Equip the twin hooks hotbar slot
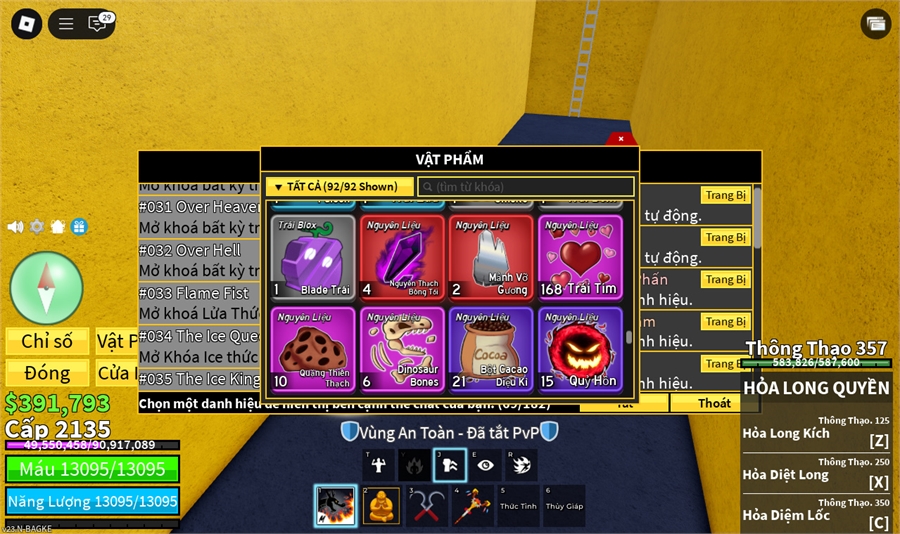 pyautogui.click(x=426, y=506)
